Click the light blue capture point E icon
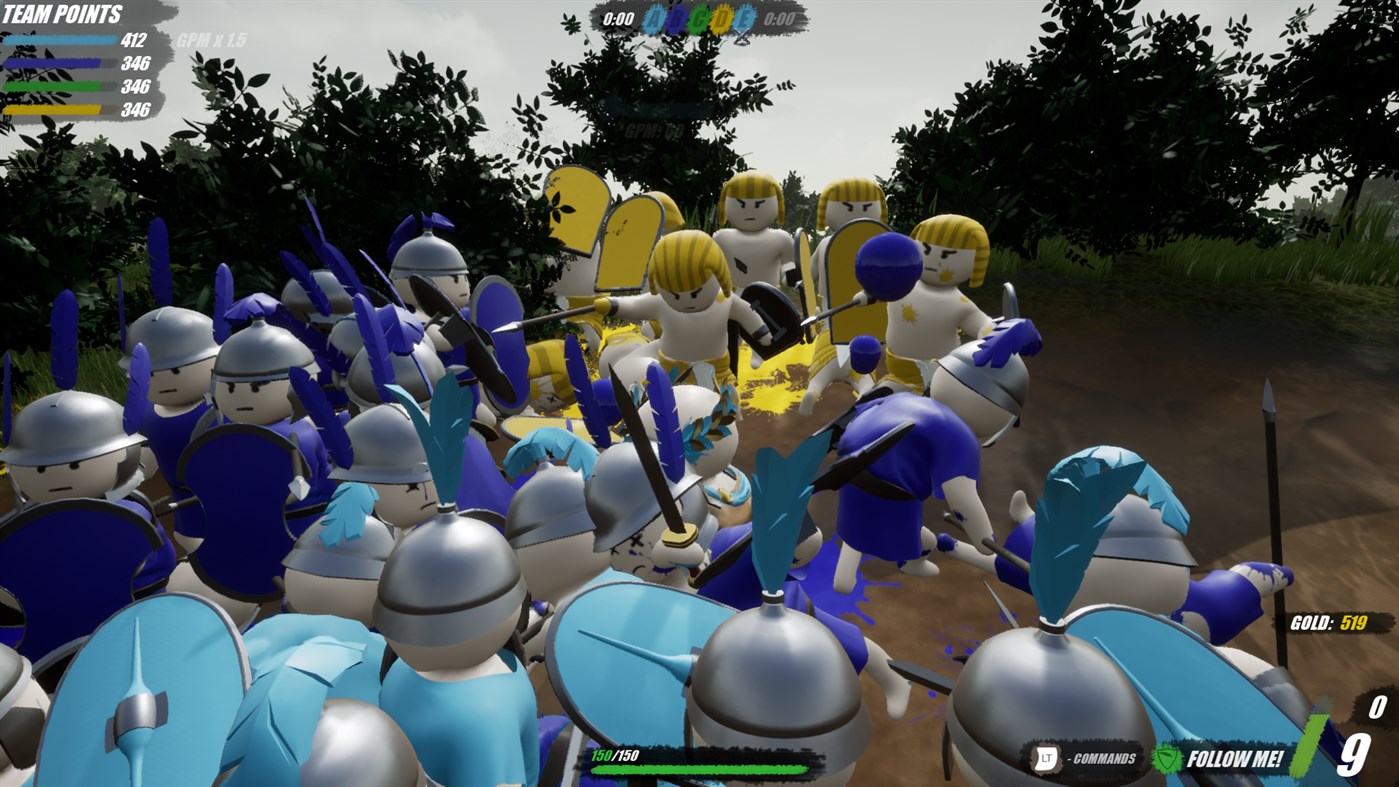Viewport: 1399px width, 787px height. point(744,17)
